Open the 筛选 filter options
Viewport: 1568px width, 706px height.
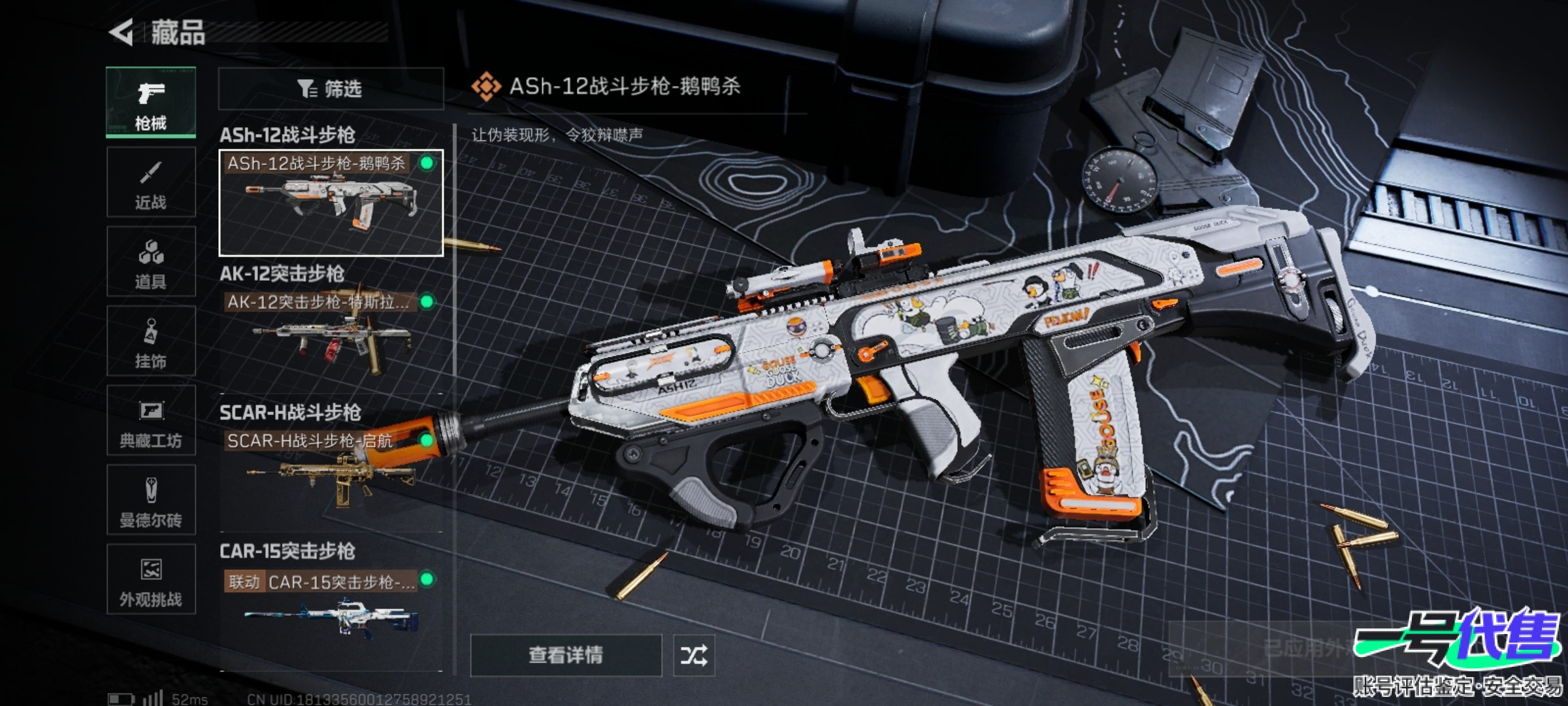[331, 89]
